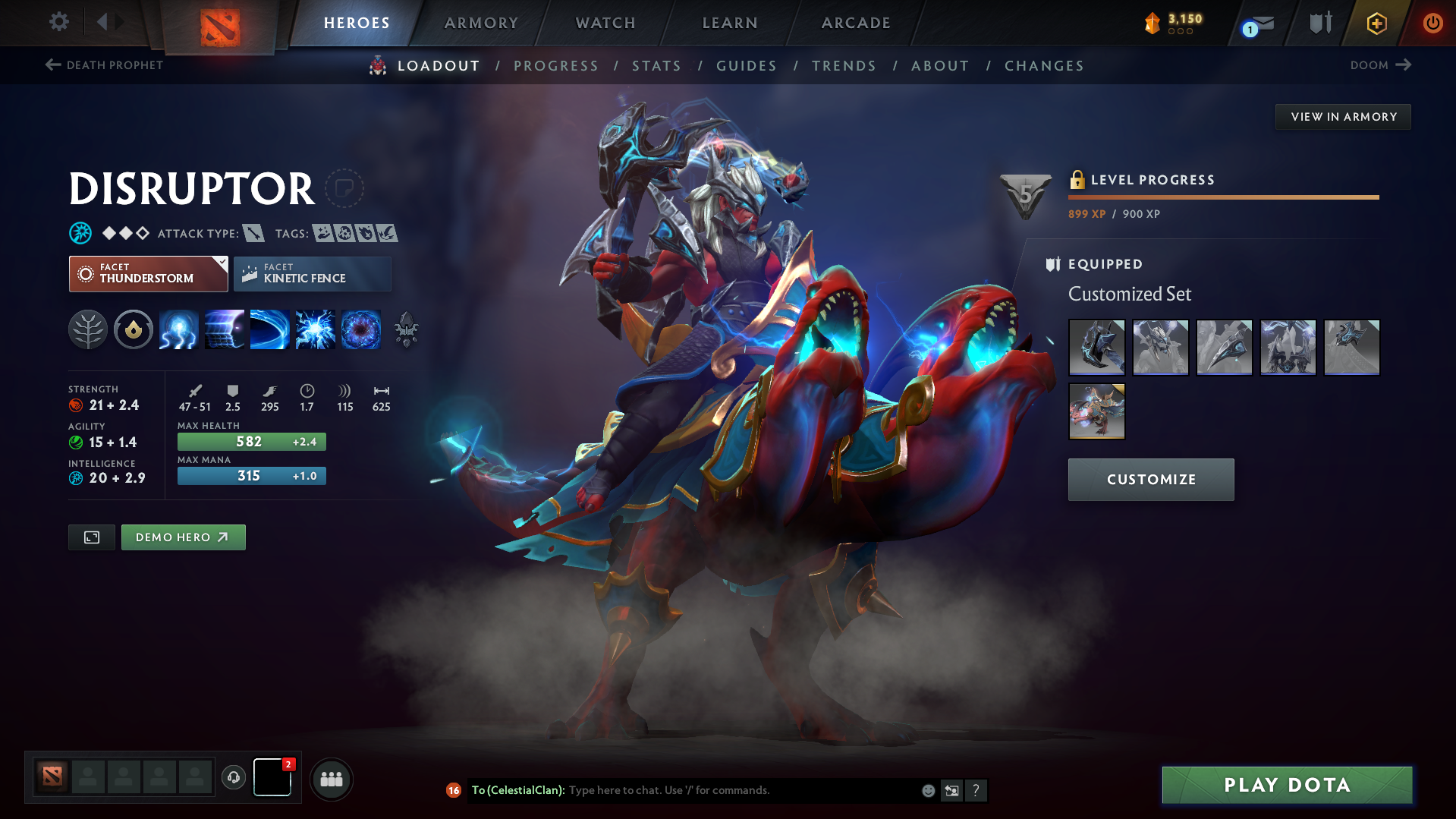The image size is (1456, 819).
Task: Click View In Armory
Action: coord(1342,116)
